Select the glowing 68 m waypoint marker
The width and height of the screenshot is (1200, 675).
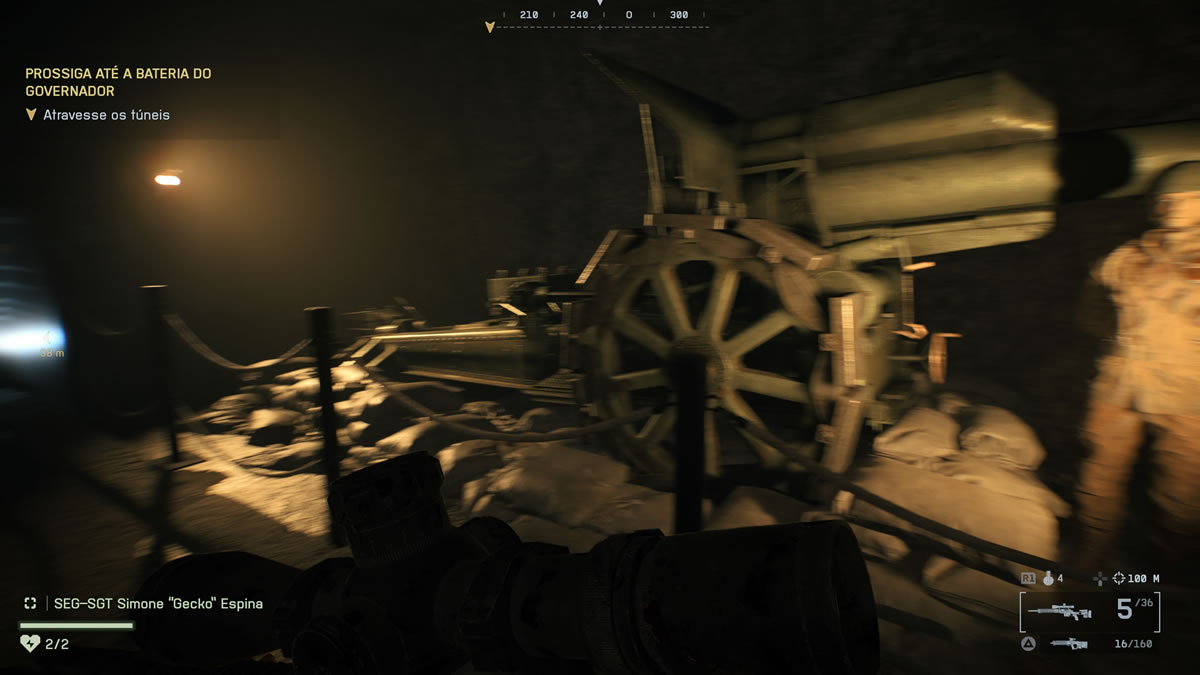pos(46,340)
